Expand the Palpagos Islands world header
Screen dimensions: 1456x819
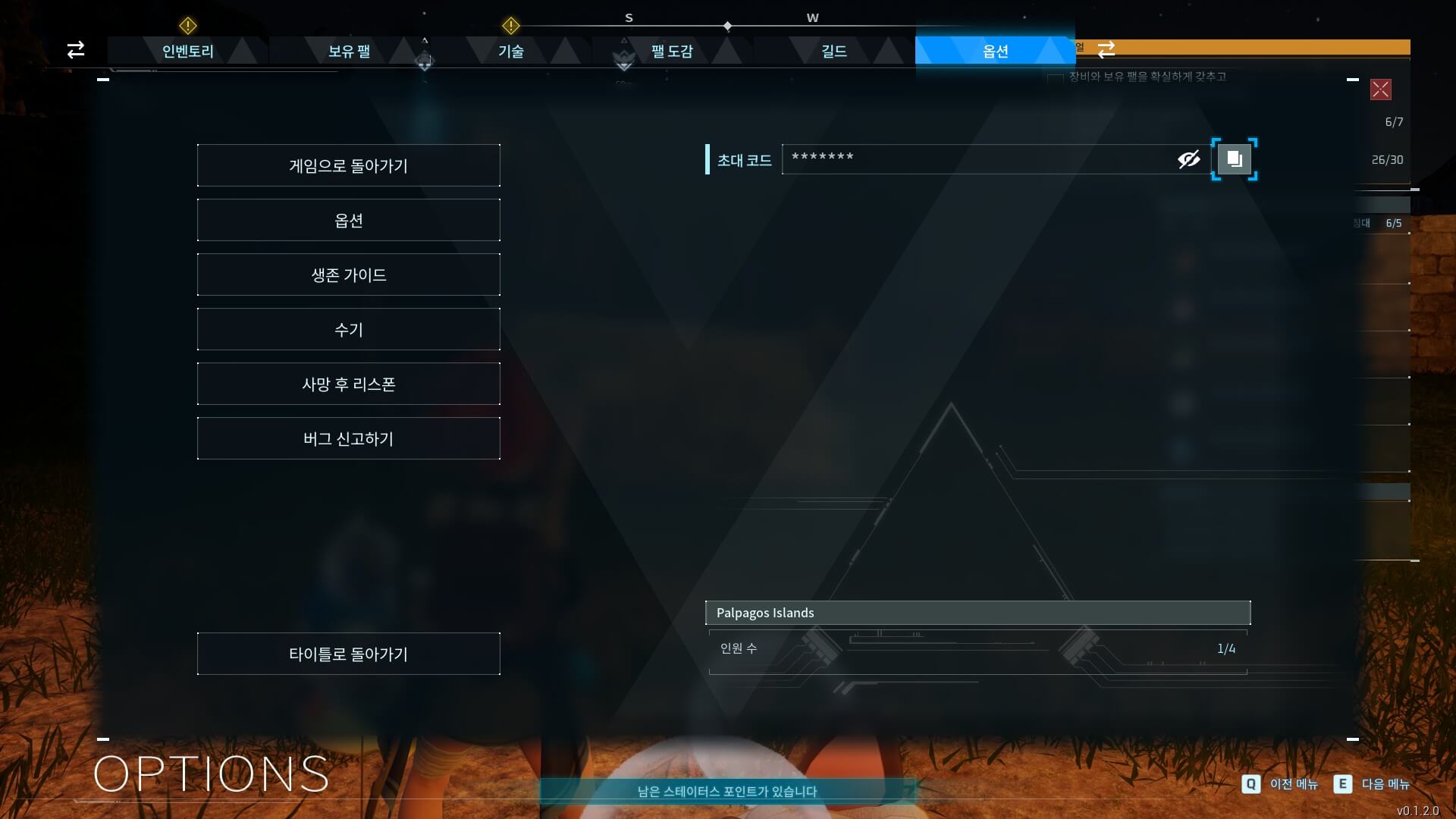(978, 613)
